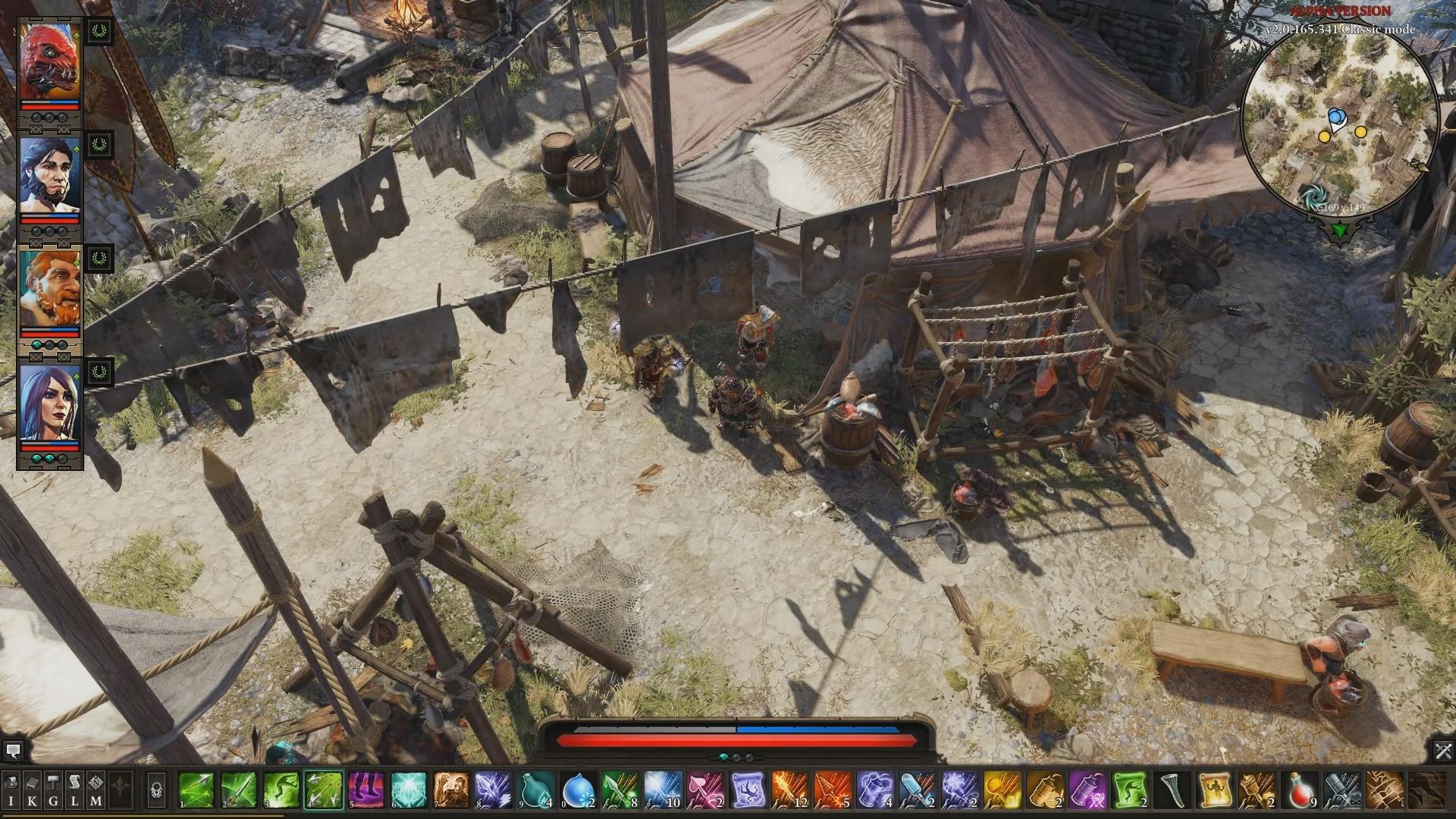Open the world map button labeled M
The width and height of the screenshot is (1456, 819).
pyautogui.click(x=96, y=789)
